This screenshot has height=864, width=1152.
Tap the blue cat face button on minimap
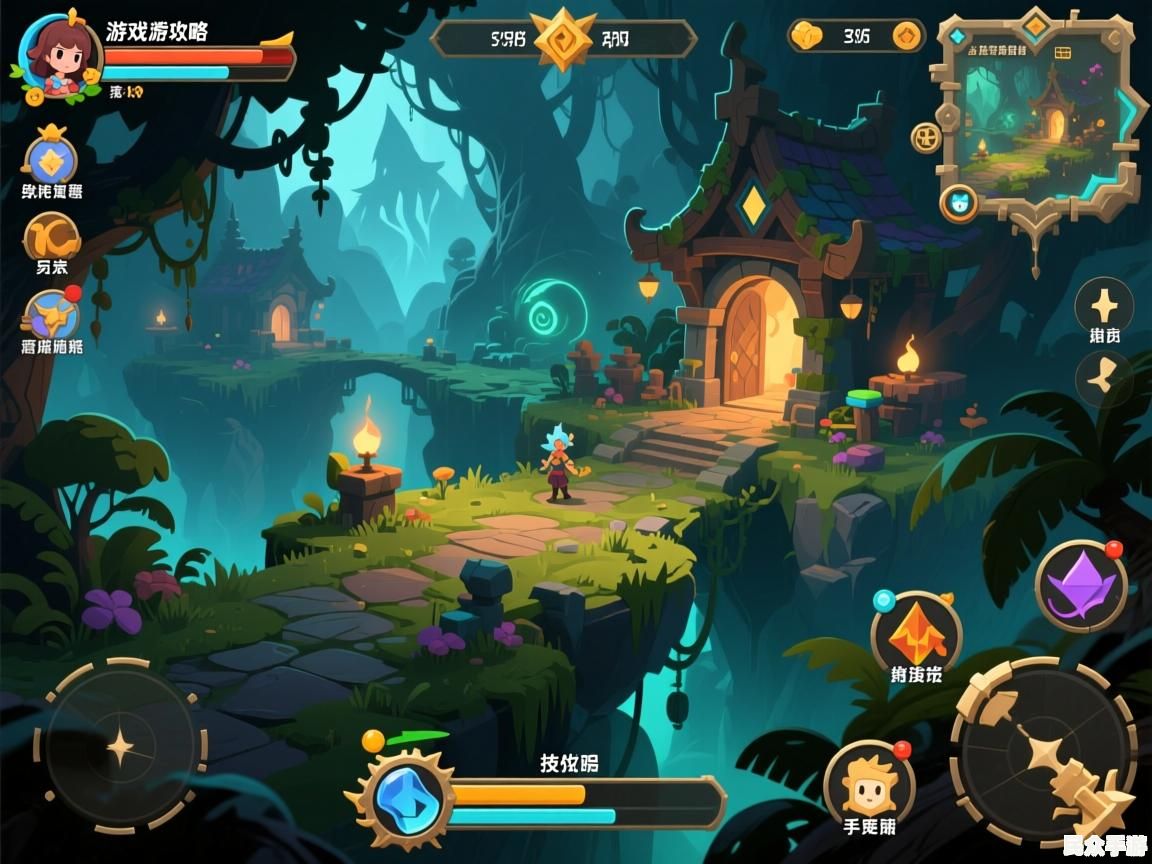(959, 203)
